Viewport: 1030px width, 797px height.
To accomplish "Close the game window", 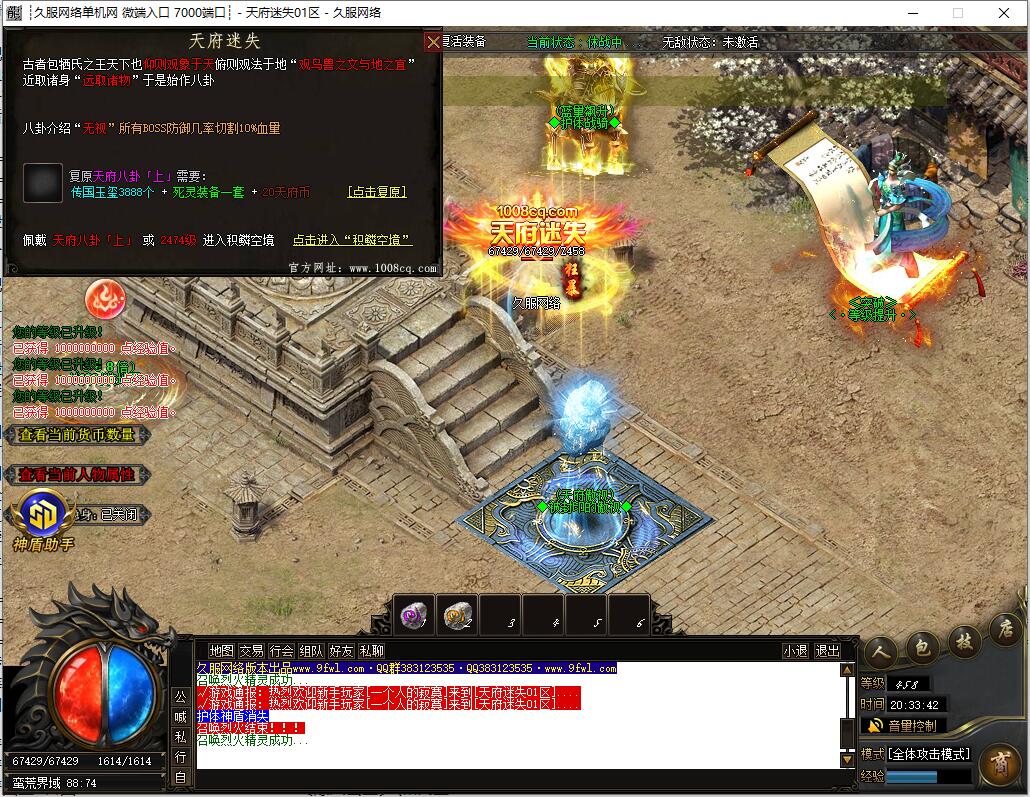I will [x=1004, y=13].
